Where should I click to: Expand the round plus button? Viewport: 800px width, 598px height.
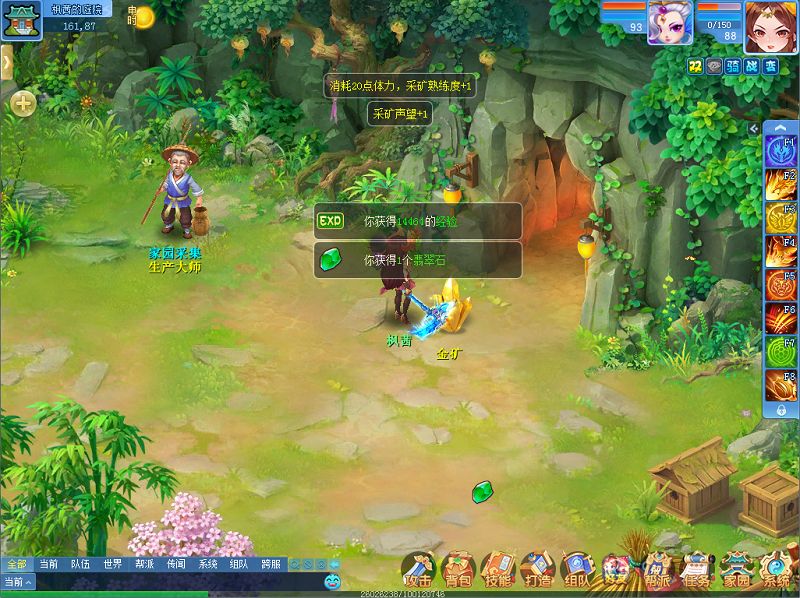[24, 103]
